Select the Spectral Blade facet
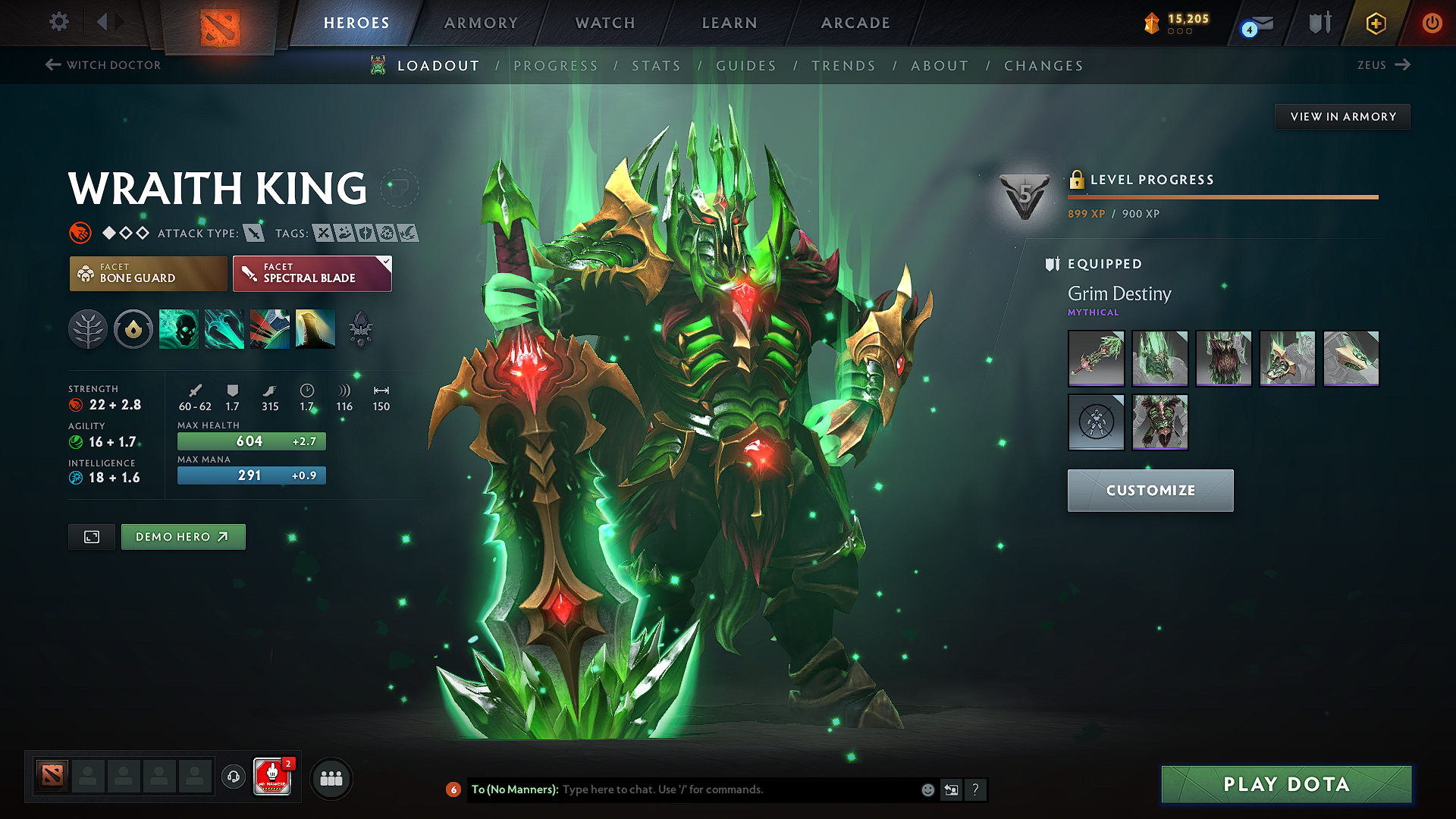 point(311,273)
